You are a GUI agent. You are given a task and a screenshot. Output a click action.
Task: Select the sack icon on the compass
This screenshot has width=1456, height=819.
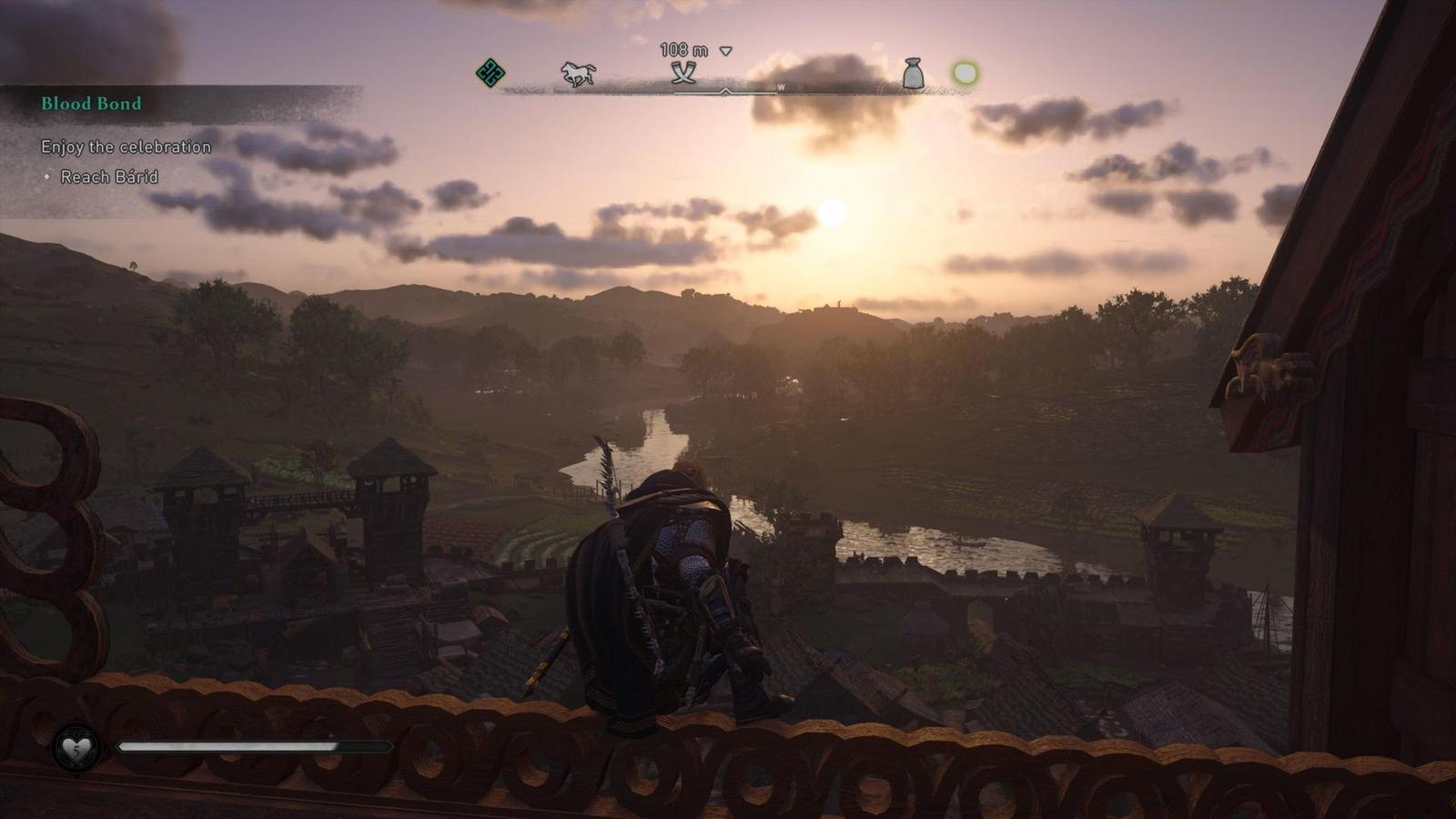coord(913,73)
